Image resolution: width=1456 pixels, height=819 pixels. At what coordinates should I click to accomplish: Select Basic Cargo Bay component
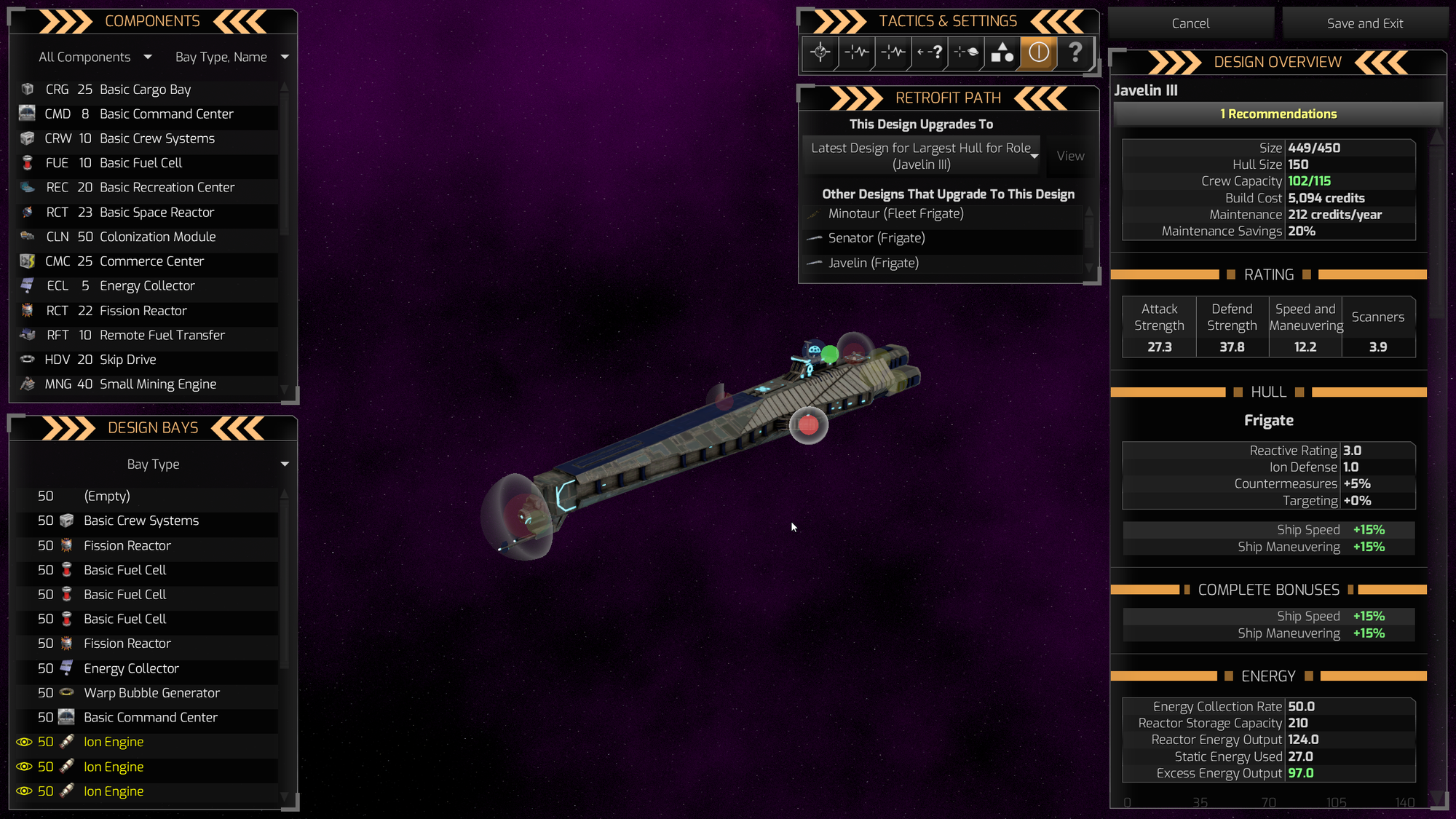point(145,90)
